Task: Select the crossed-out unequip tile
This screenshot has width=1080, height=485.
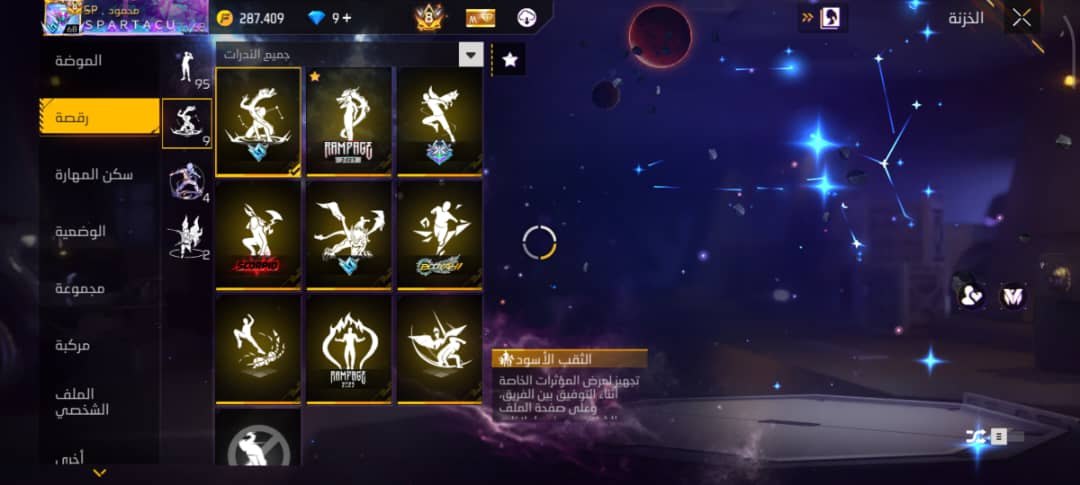Action: click(258, 440)
